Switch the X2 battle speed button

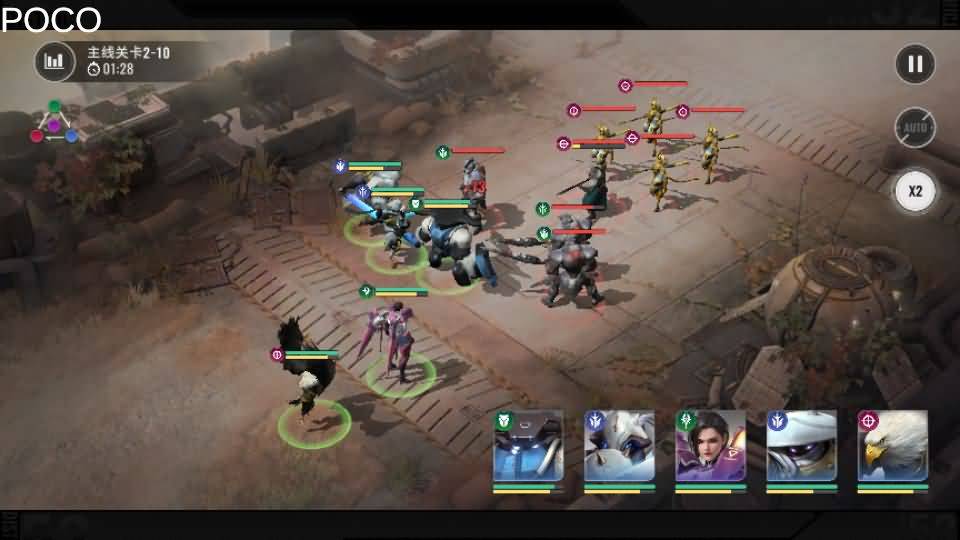tap(914, 191)
